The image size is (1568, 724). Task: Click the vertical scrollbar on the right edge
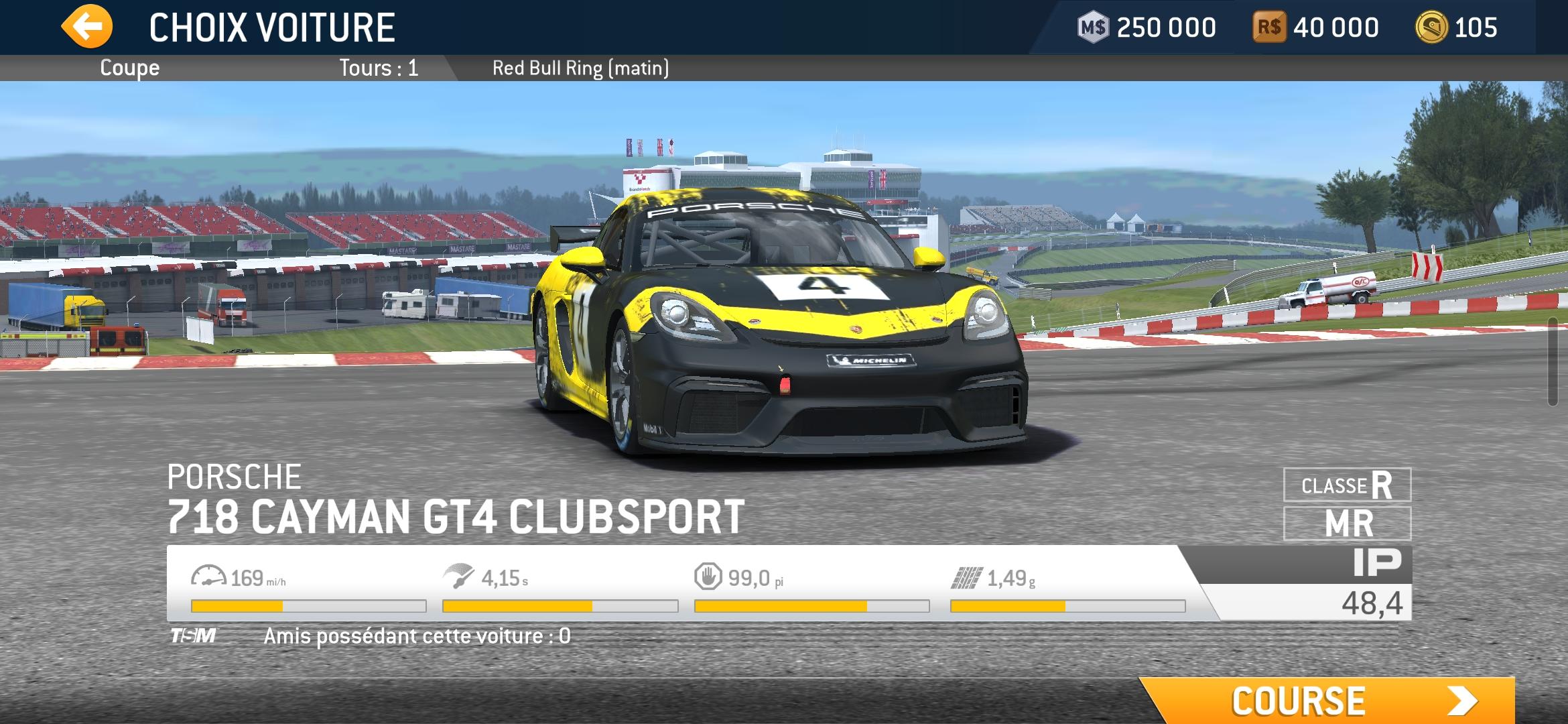coord(1561,362)
